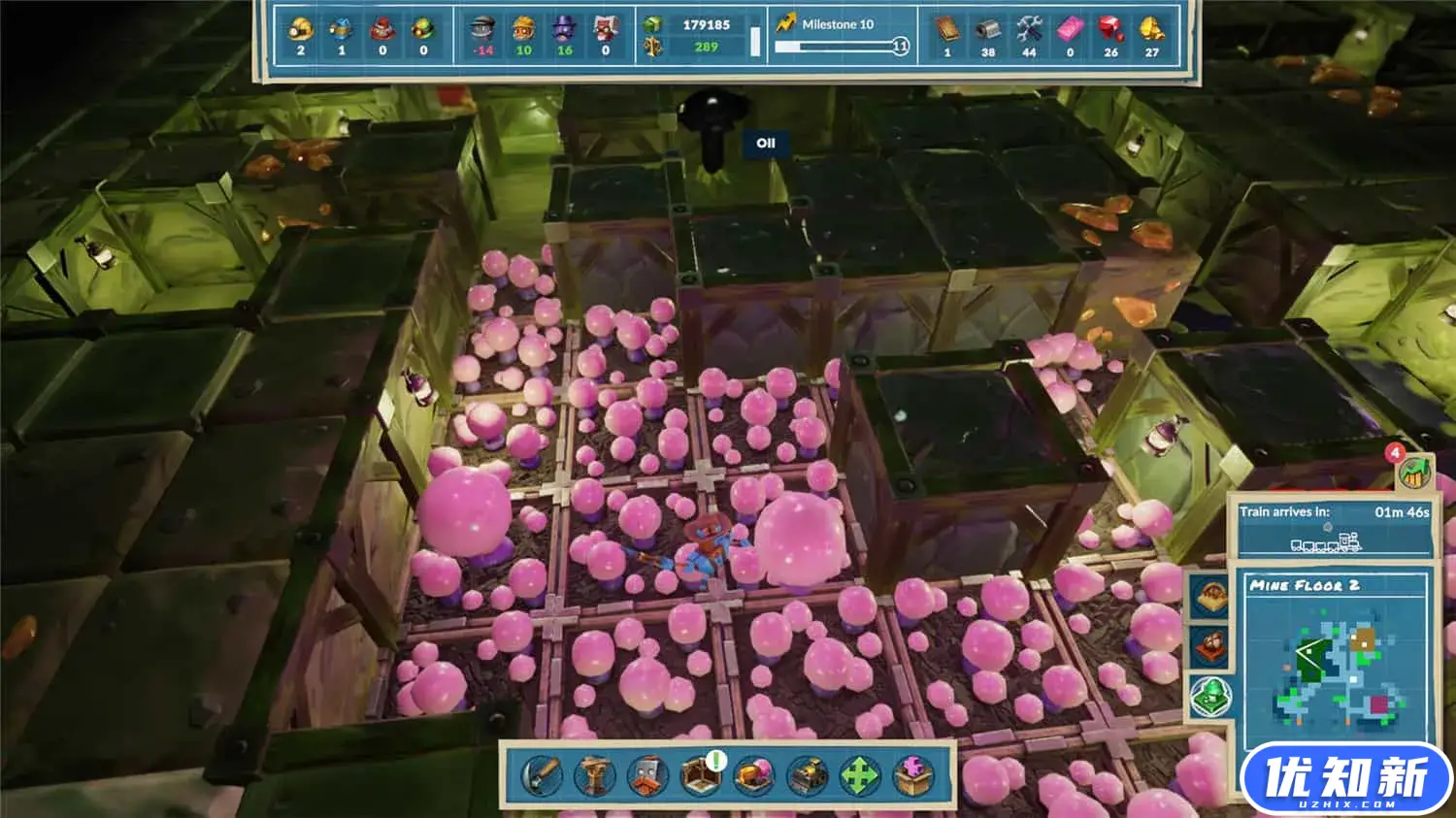1456x818 pixels.
Task: Open the puzzle piece box menu
Action: [912, 775]
